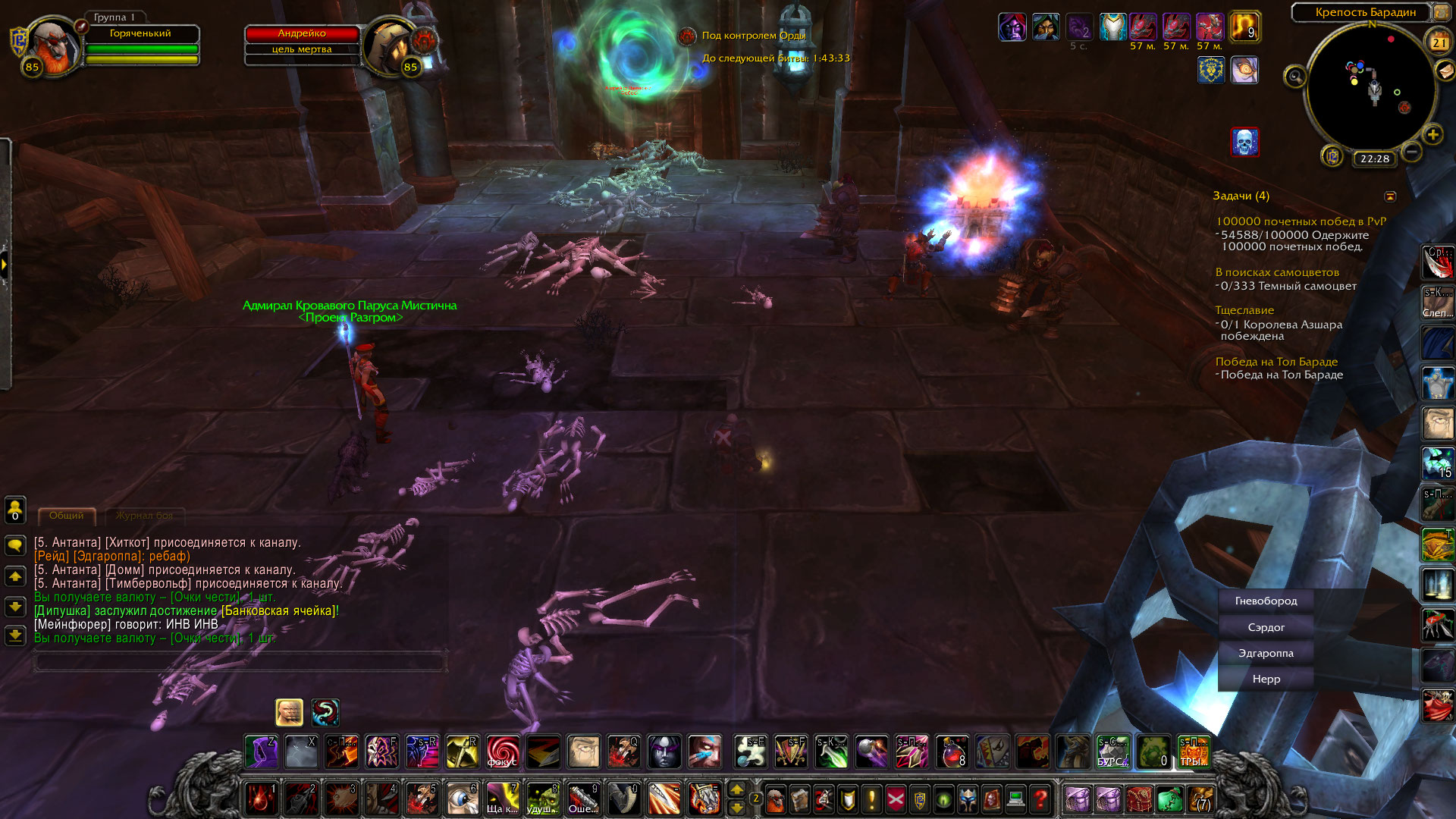This screenshot has width=1456, height=819.
Task: Select raid member Эдгаропла
Action: pos(1266,653)
